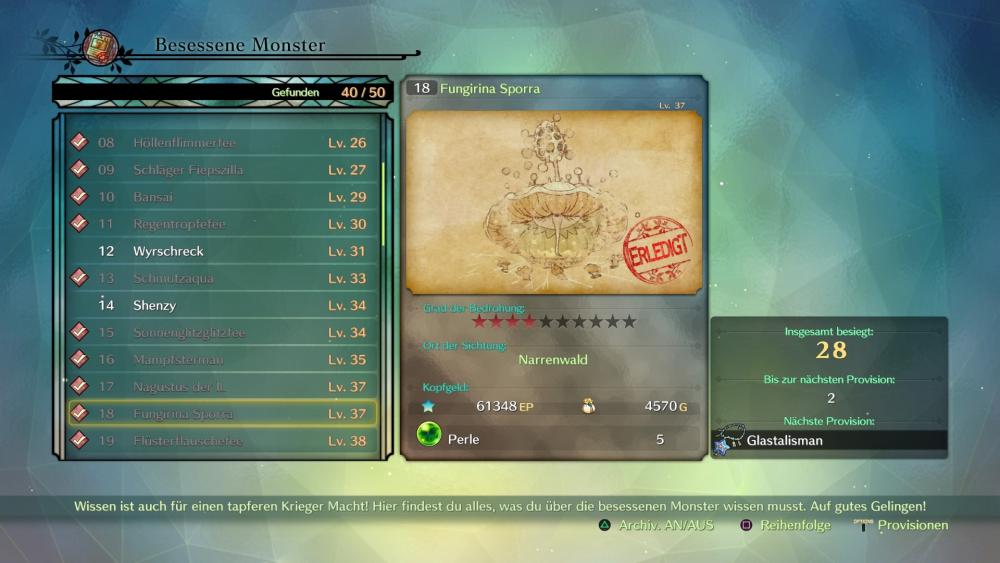Open the Bansai monster entry
Image resolution: width=1000 pixels, height=563 pixels.
(222, 197)
